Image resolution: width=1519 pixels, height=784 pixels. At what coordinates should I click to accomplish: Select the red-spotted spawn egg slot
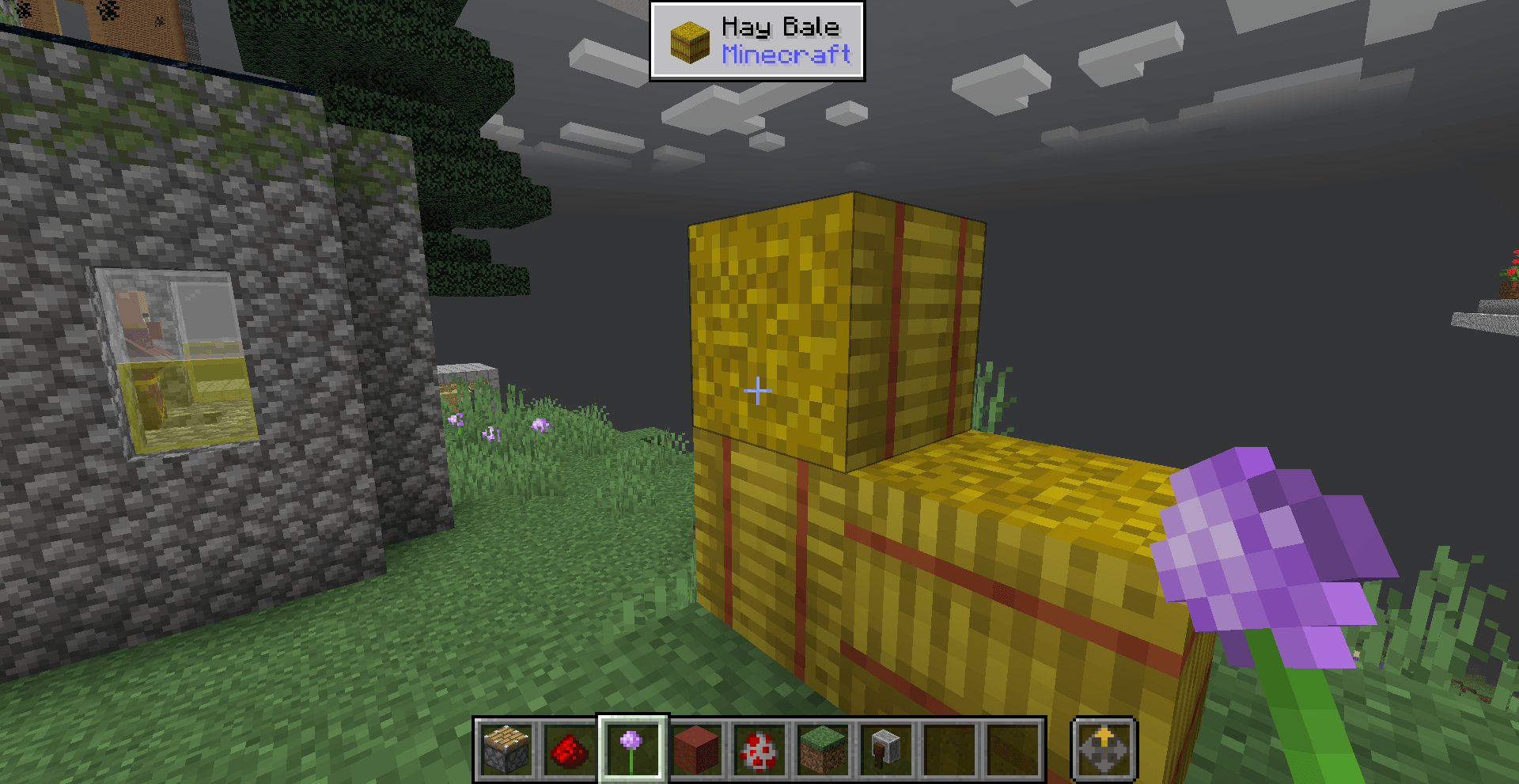pyautogui.click(x=759, y=749)
